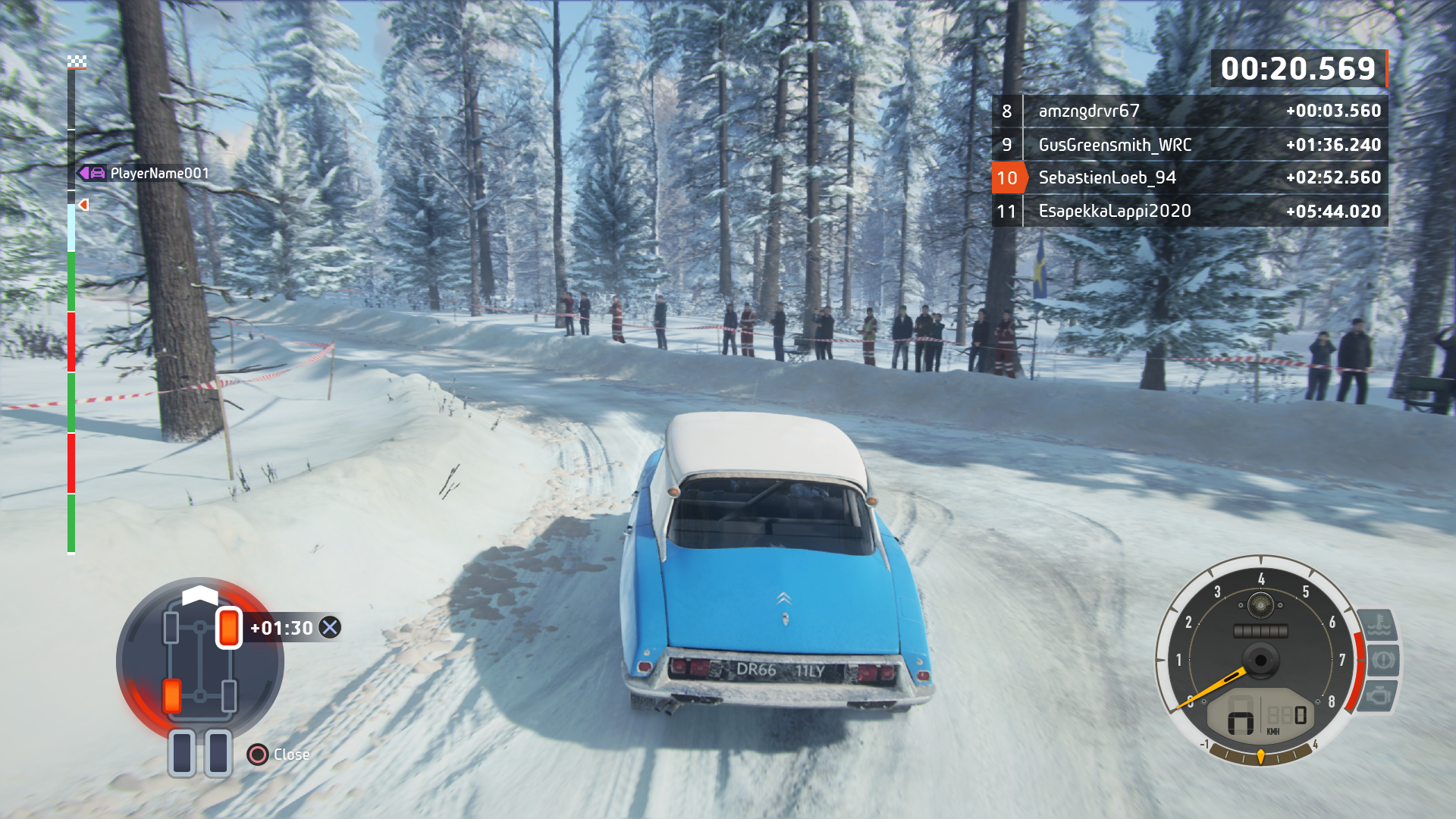Select the damaged front-right tyre on the car diagram
1456x819 pixels.
tap(228, 628)
